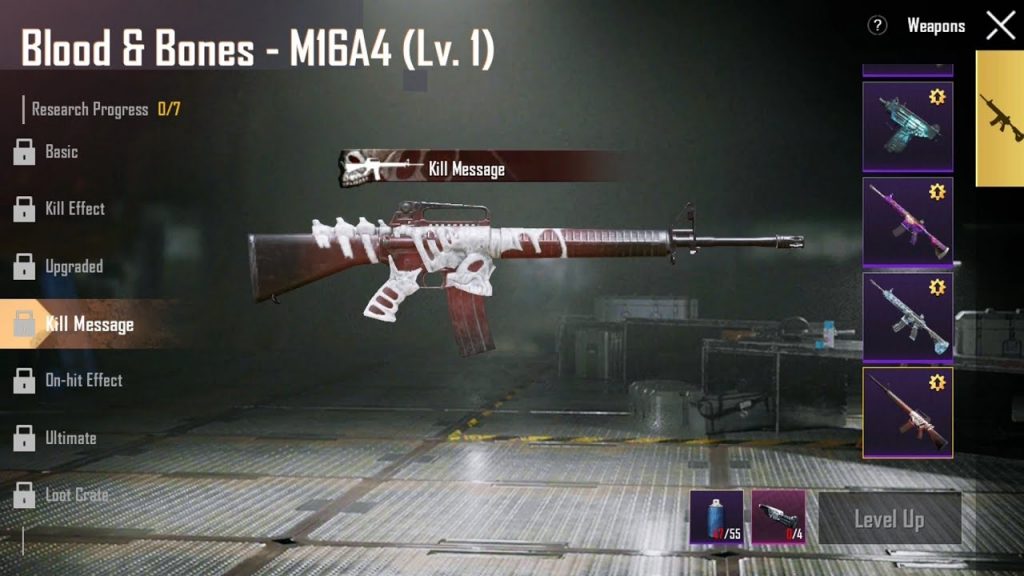Open the Loot Crate level entry

tap(76, 495)
